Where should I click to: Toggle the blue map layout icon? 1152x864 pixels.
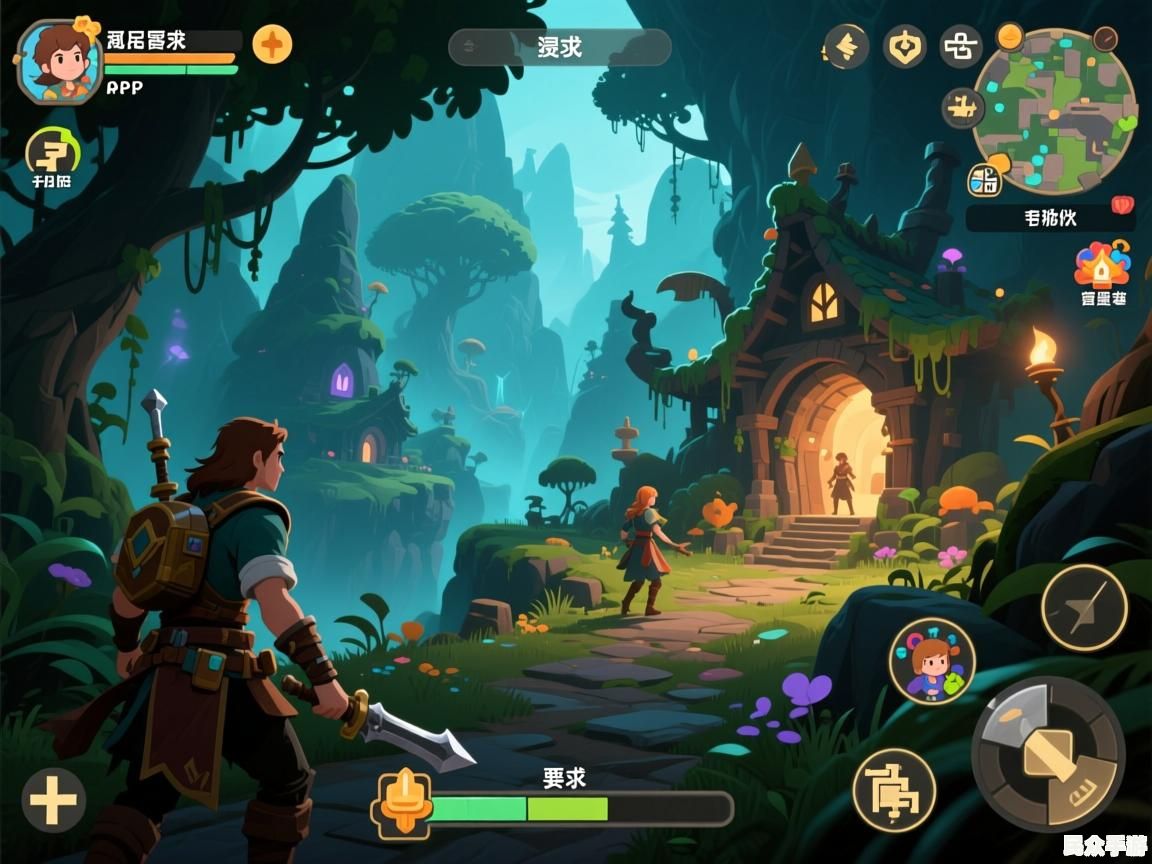(984, 181)
